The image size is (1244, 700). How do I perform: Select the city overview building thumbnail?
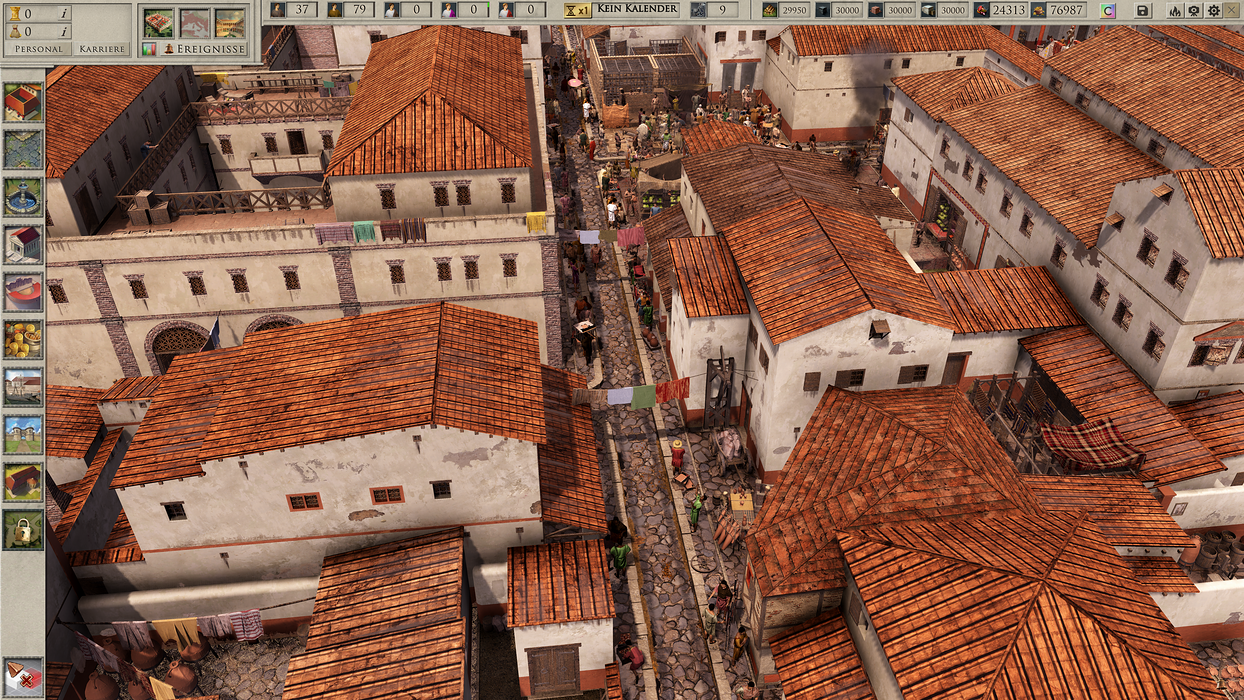pyautogui.click(x=158, y=23)
